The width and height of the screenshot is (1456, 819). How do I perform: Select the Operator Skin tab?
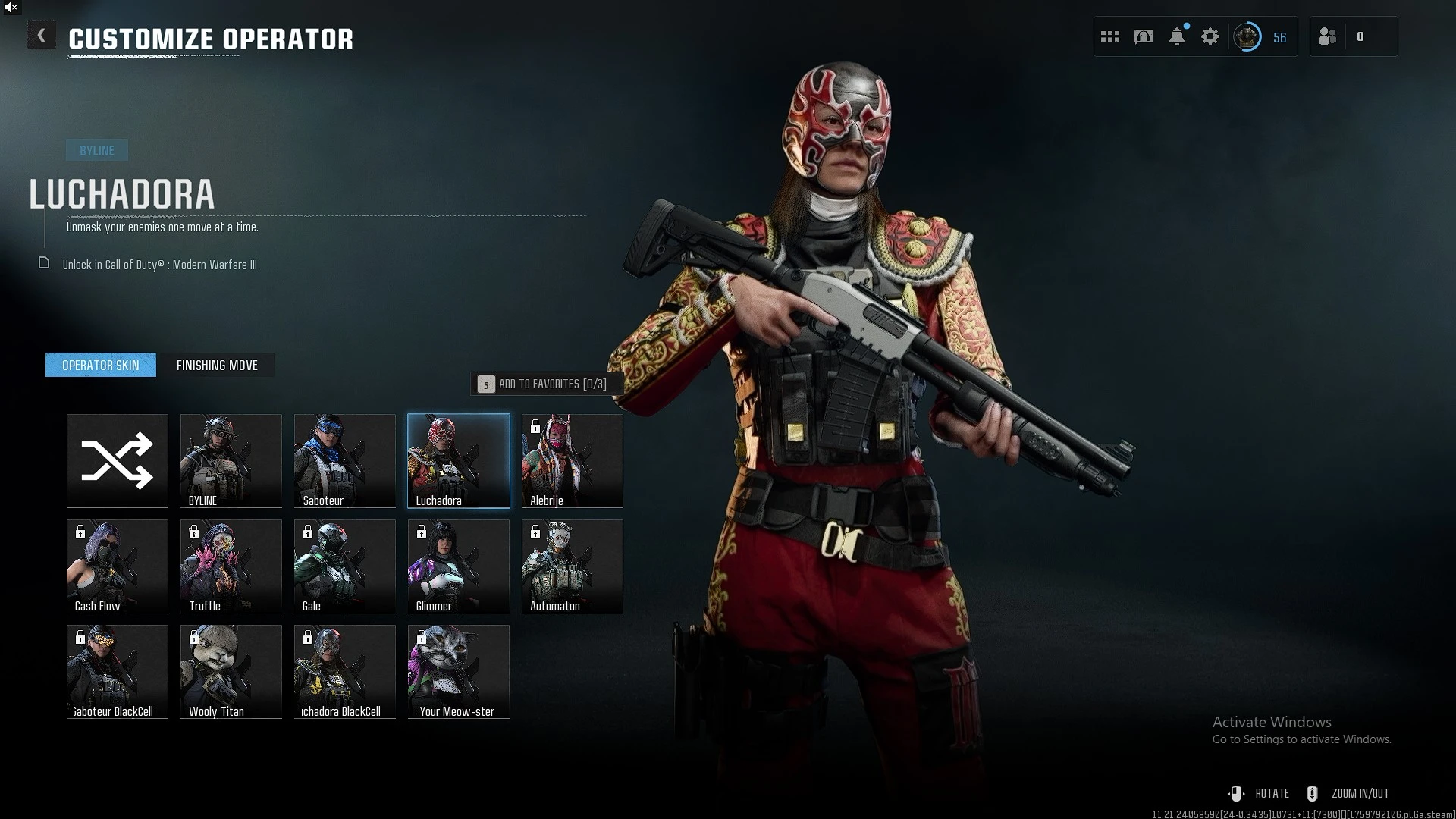coord(101,366)
